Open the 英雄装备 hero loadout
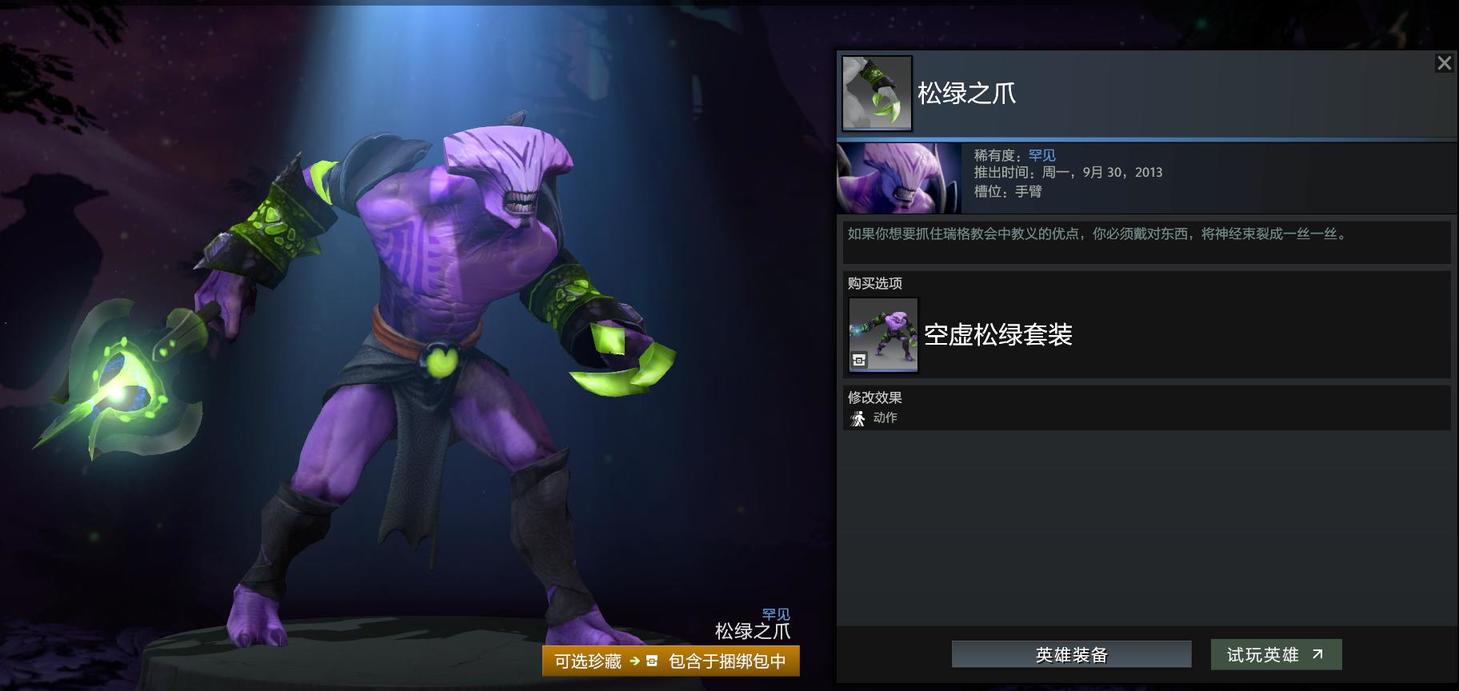 click(1071, 655)
